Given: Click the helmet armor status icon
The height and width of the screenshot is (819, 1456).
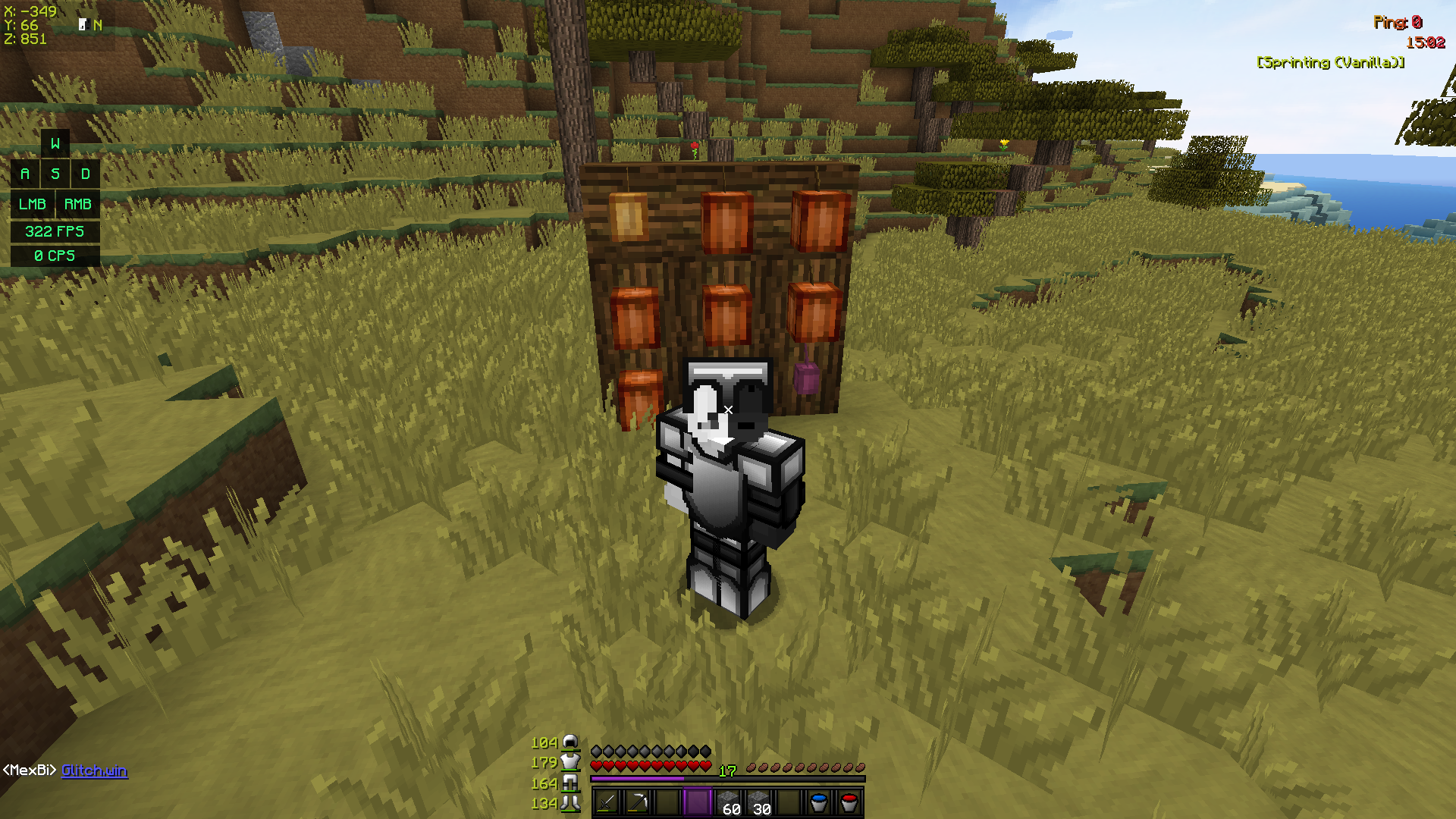Looking at the screenshot, I should [570, 742].
